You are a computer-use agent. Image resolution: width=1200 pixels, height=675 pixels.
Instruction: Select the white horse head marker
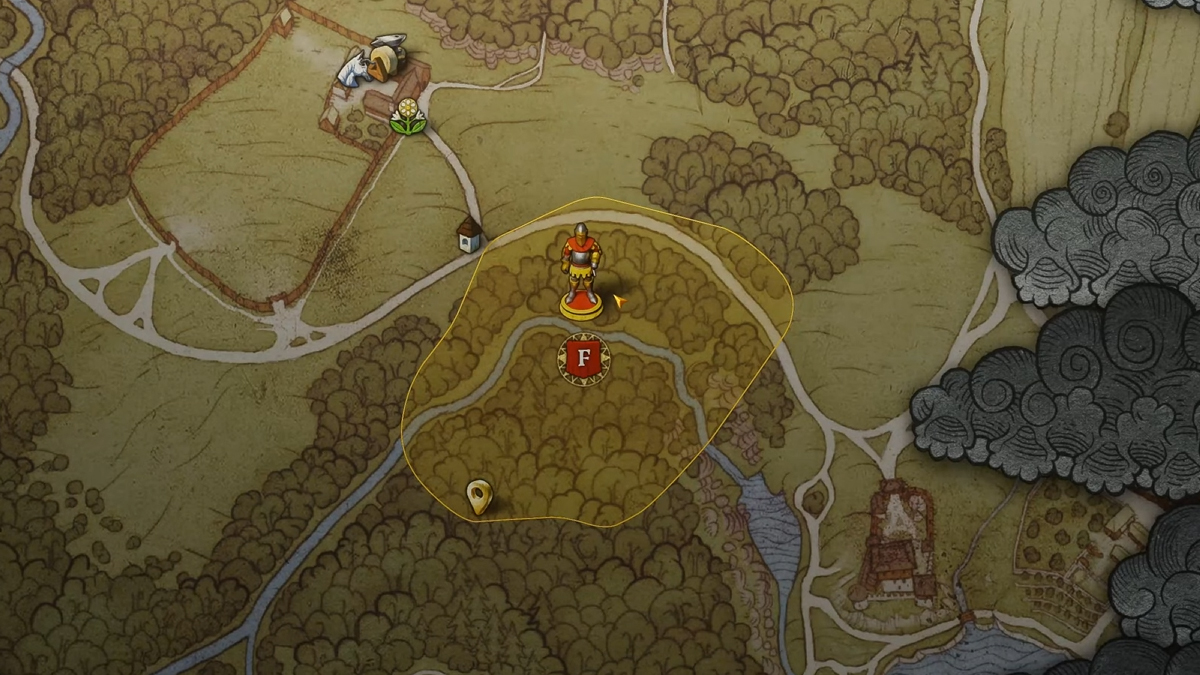click(352, 72)
